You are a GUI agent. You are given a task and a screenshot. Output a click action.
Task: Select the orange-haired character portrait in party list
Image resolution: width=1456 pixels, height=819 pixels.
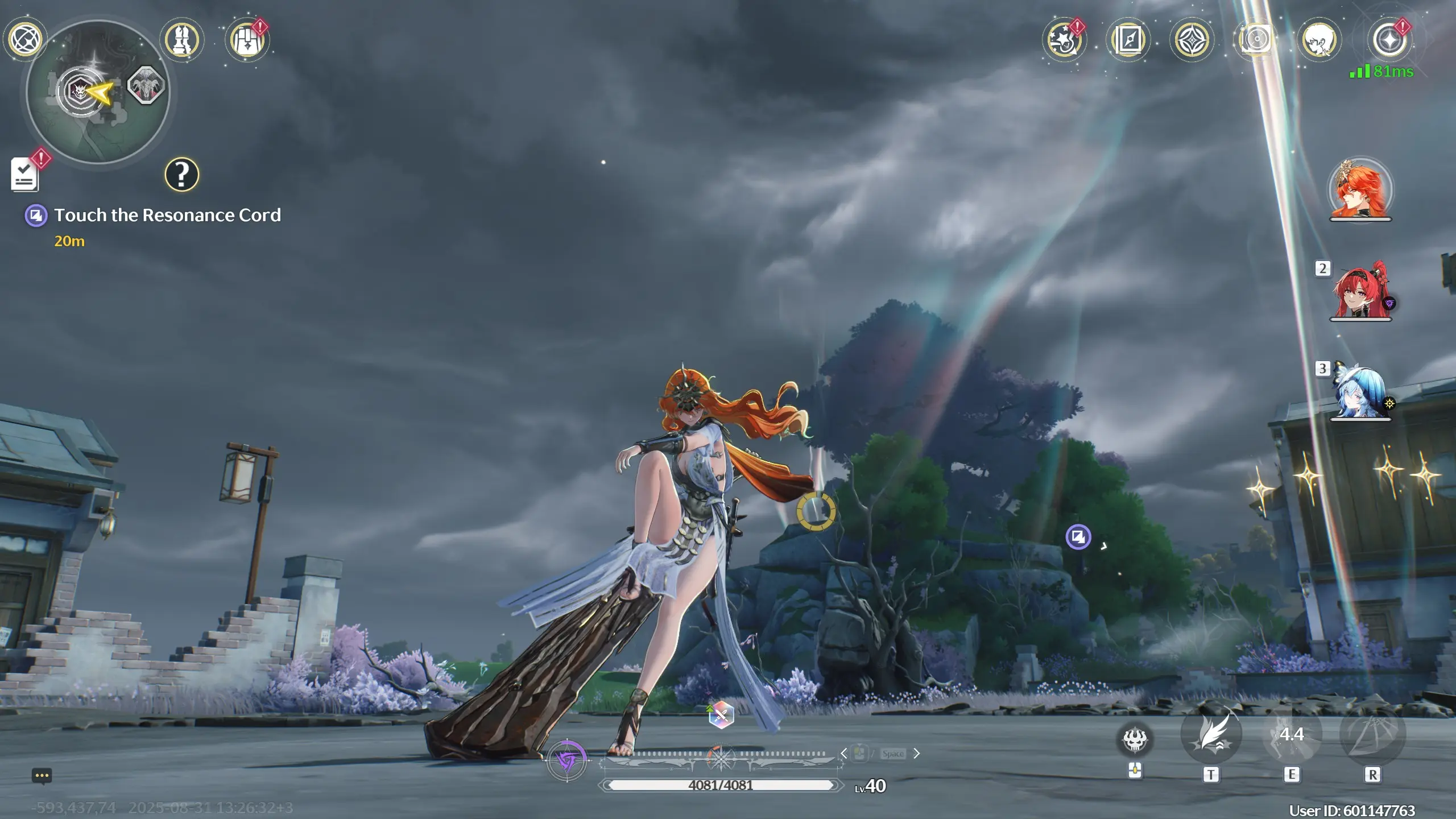pyautogui.click(x=1360, y=190)
